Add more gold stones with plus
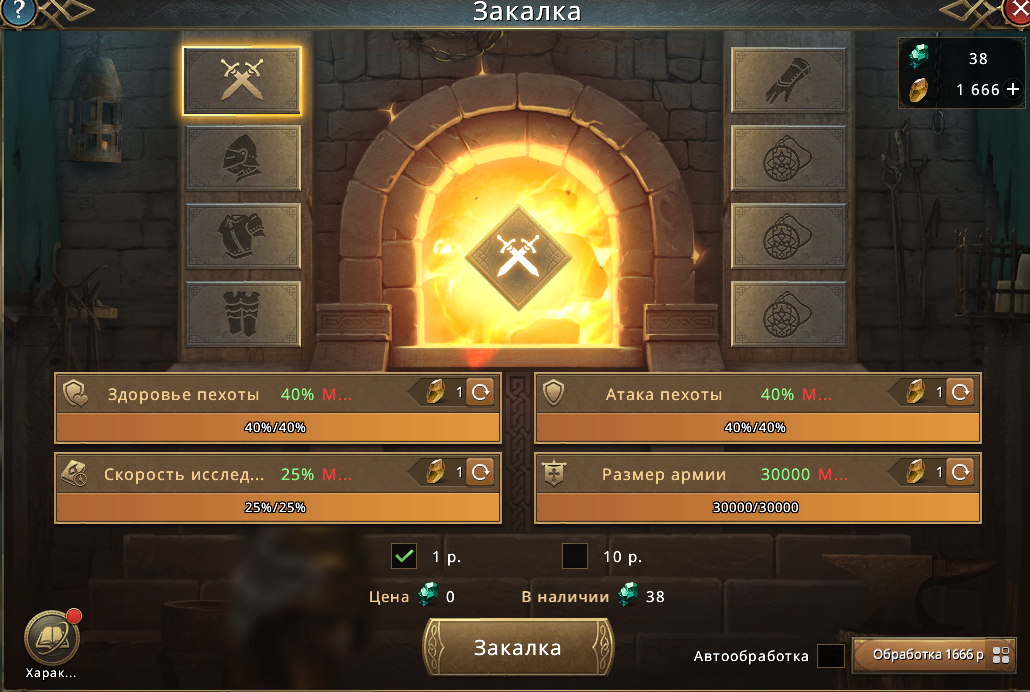 coord(1013,89)
